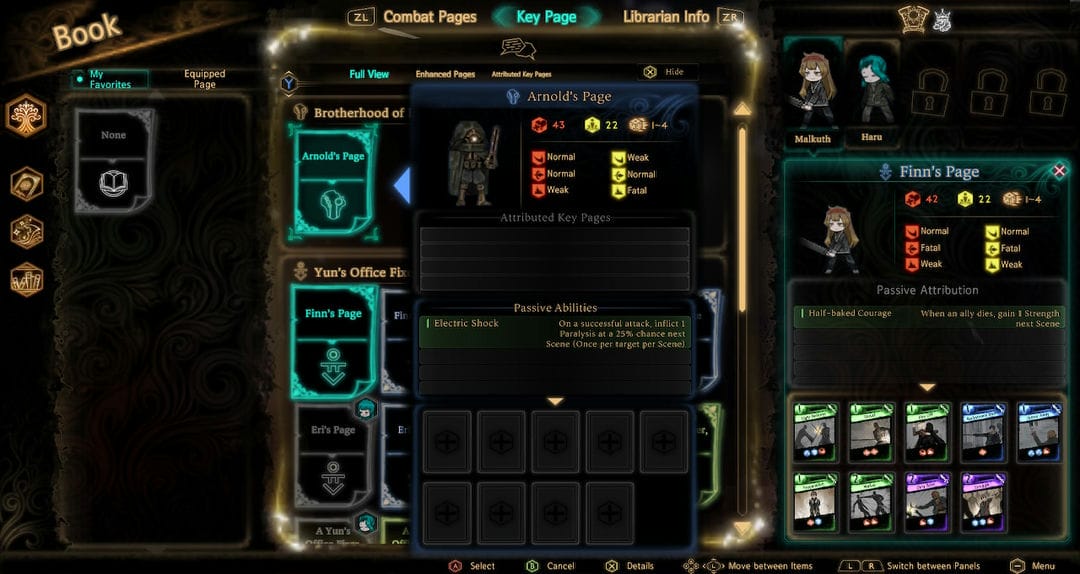Viewport: 1080px width, 574px height.
Task: Click the golden tree emblem sidebar icon
Action: [26, 118]
